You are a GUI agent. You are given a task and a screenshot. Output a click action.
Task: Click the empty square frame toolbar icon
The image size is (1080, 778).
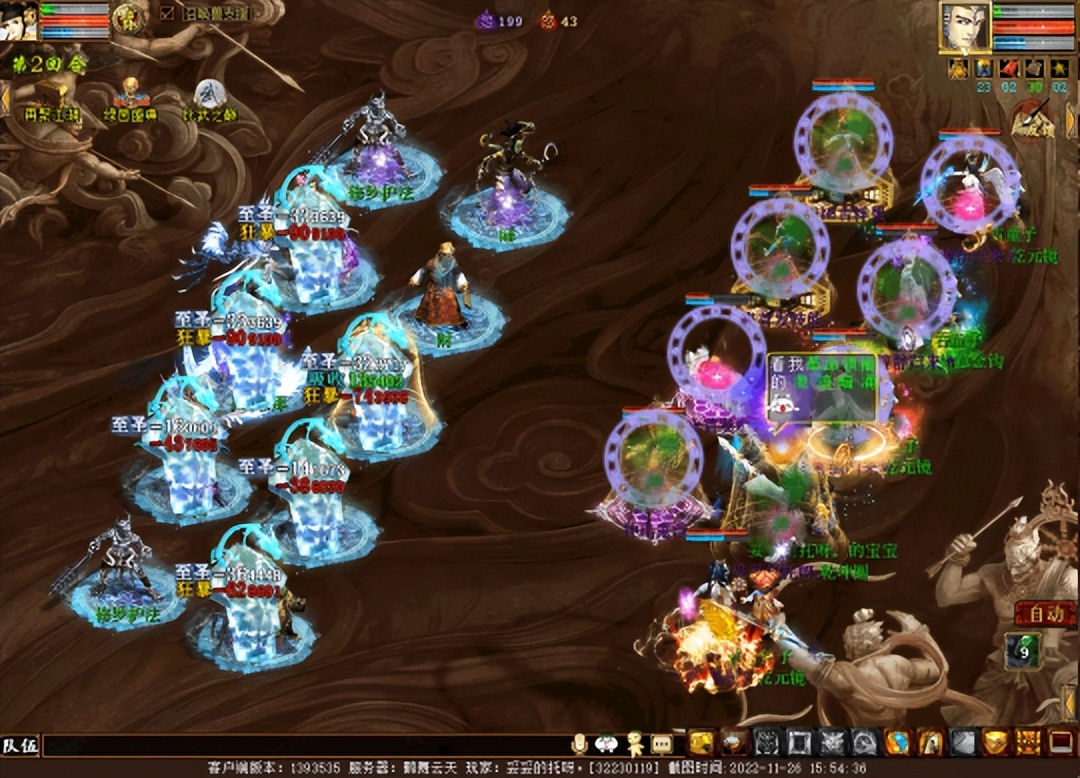(x=799, y=742)
